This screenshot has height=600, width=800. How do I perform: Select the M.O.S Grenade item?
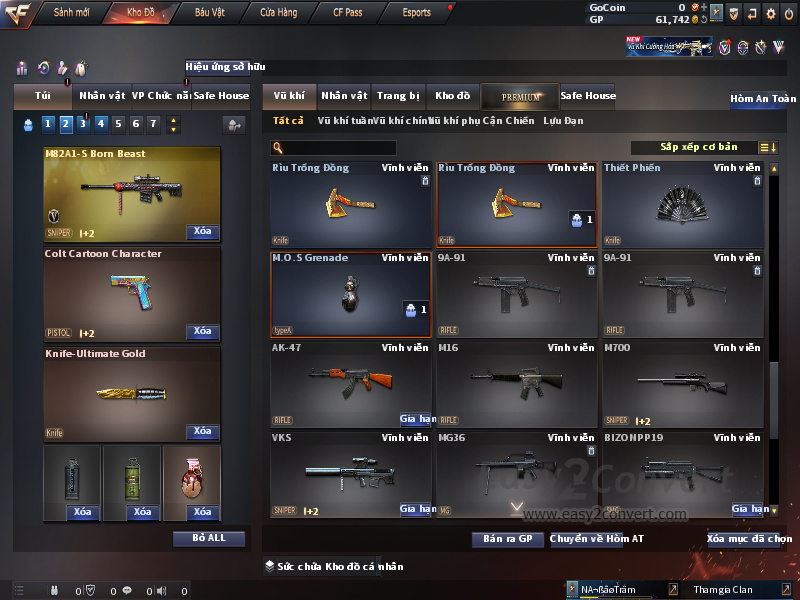point(352,294)
